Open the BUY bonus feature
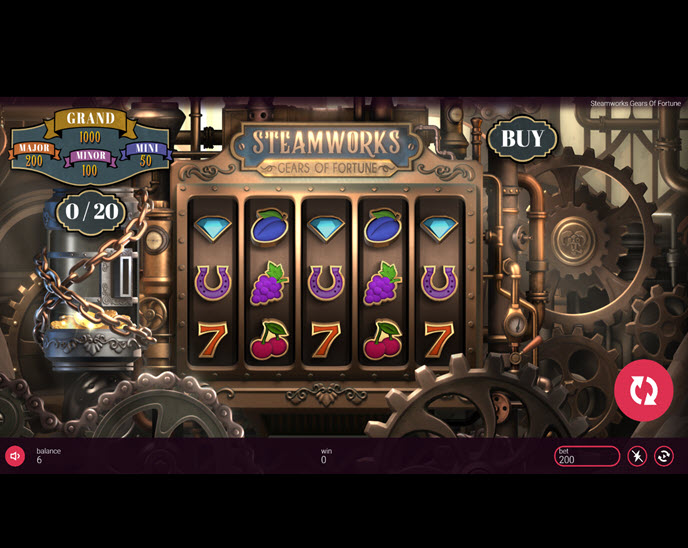The width and height of the screenshot is (688, 548). [522, 139]
